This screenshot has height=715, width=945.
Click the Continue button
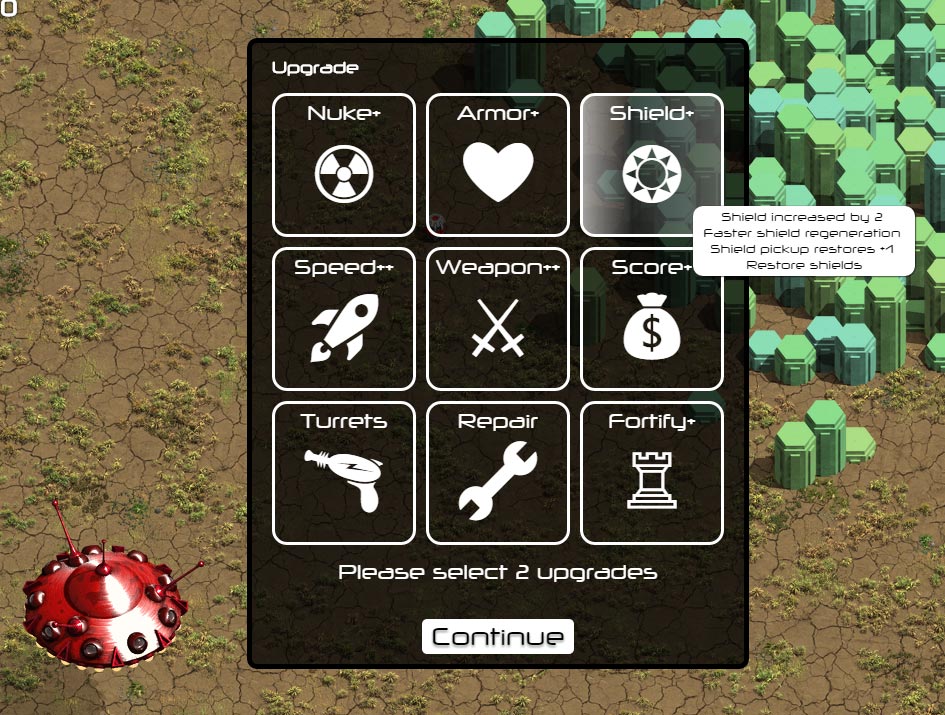coord(497,637)
